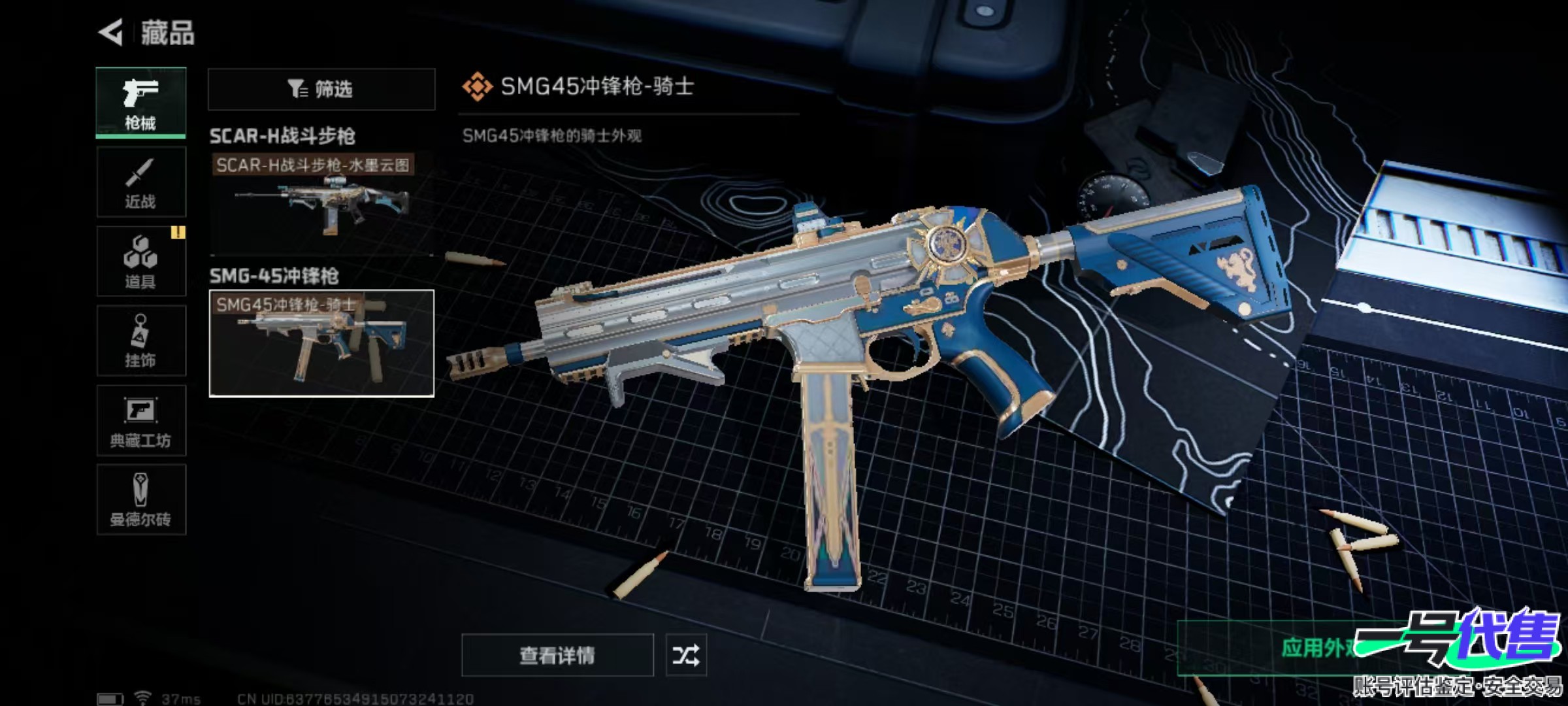
Task: Go back using the arrow beside 藏品
Action: (x=111, y=33)
